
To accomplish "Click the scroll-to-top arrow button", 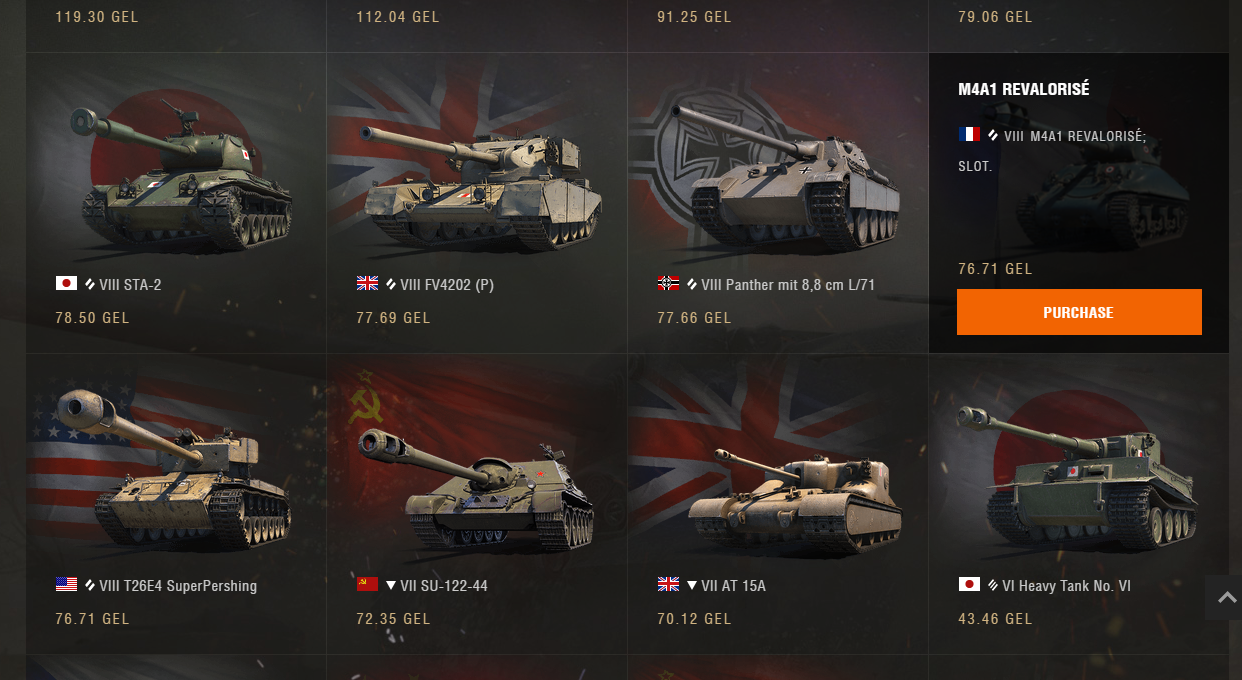I will (1225, 597).
